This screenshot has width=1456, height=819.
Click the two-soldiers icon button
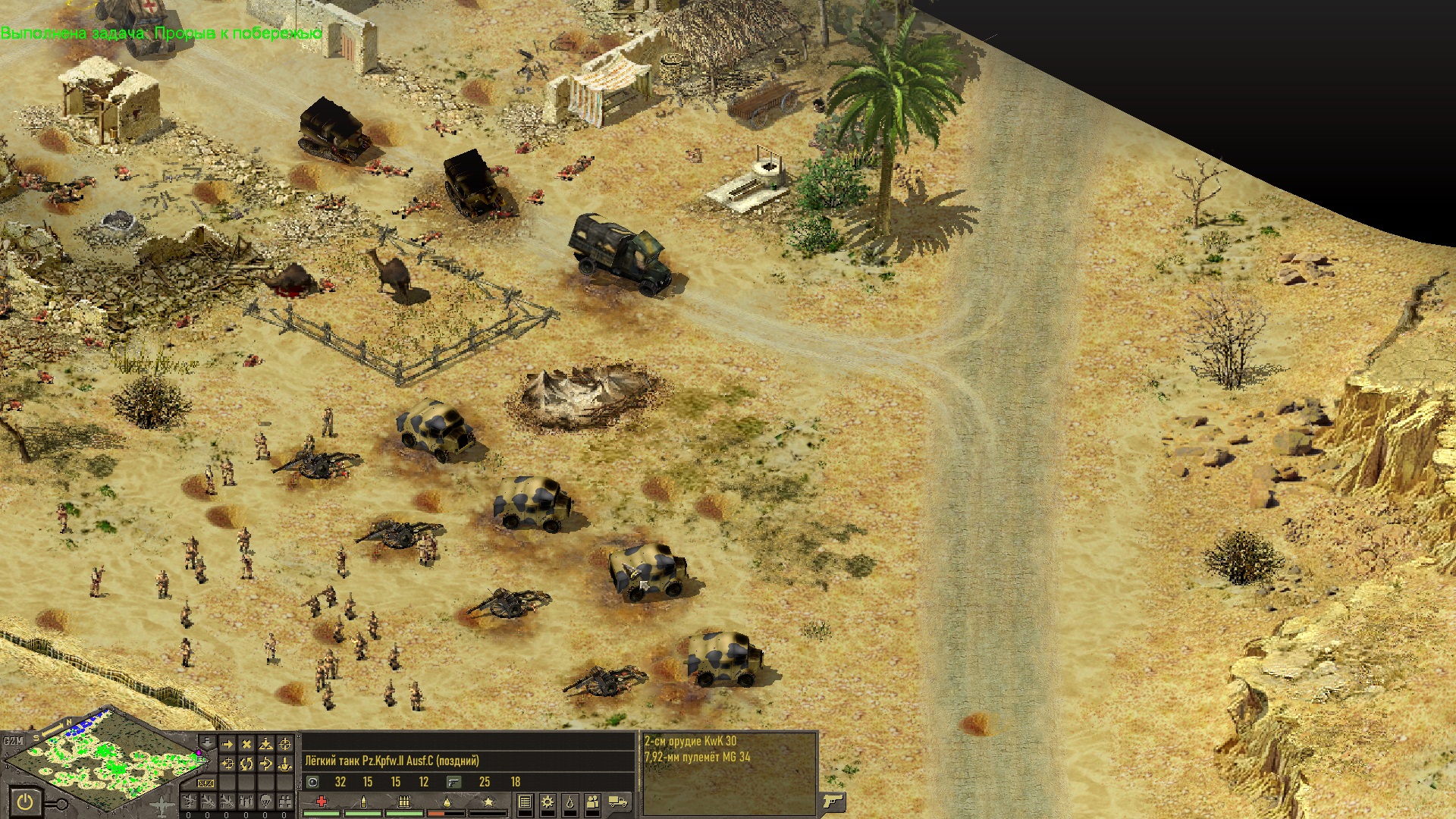click(592, 802)
